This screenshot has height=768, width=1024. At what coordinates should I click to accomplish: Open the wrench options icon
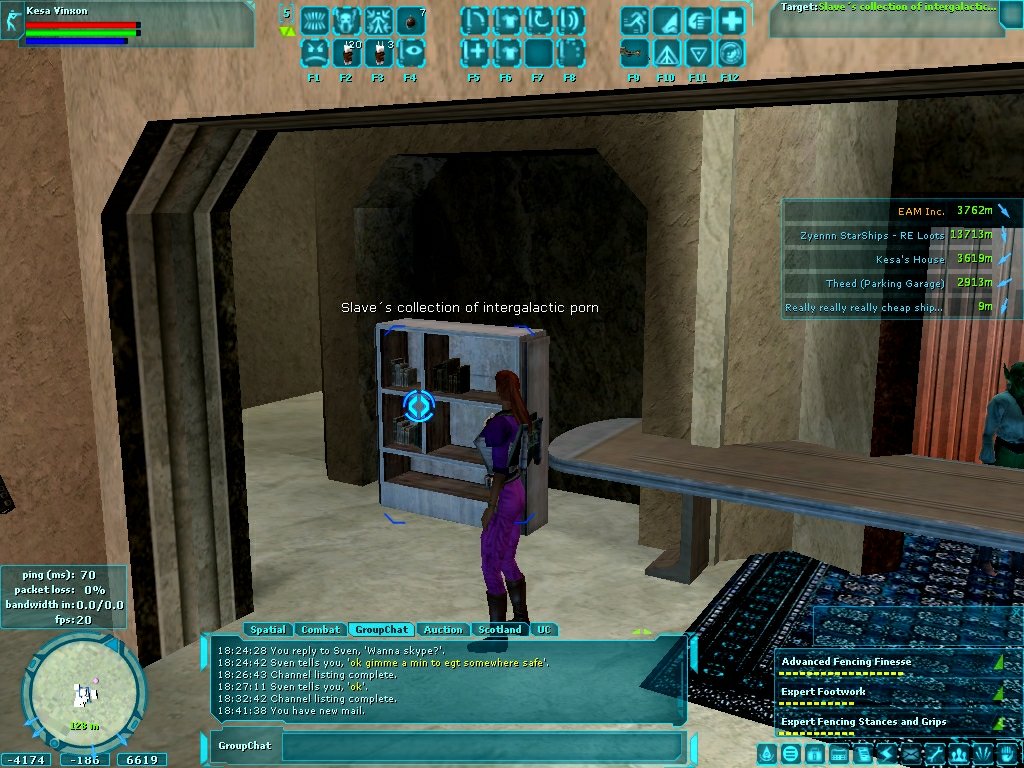pos(934,753)
